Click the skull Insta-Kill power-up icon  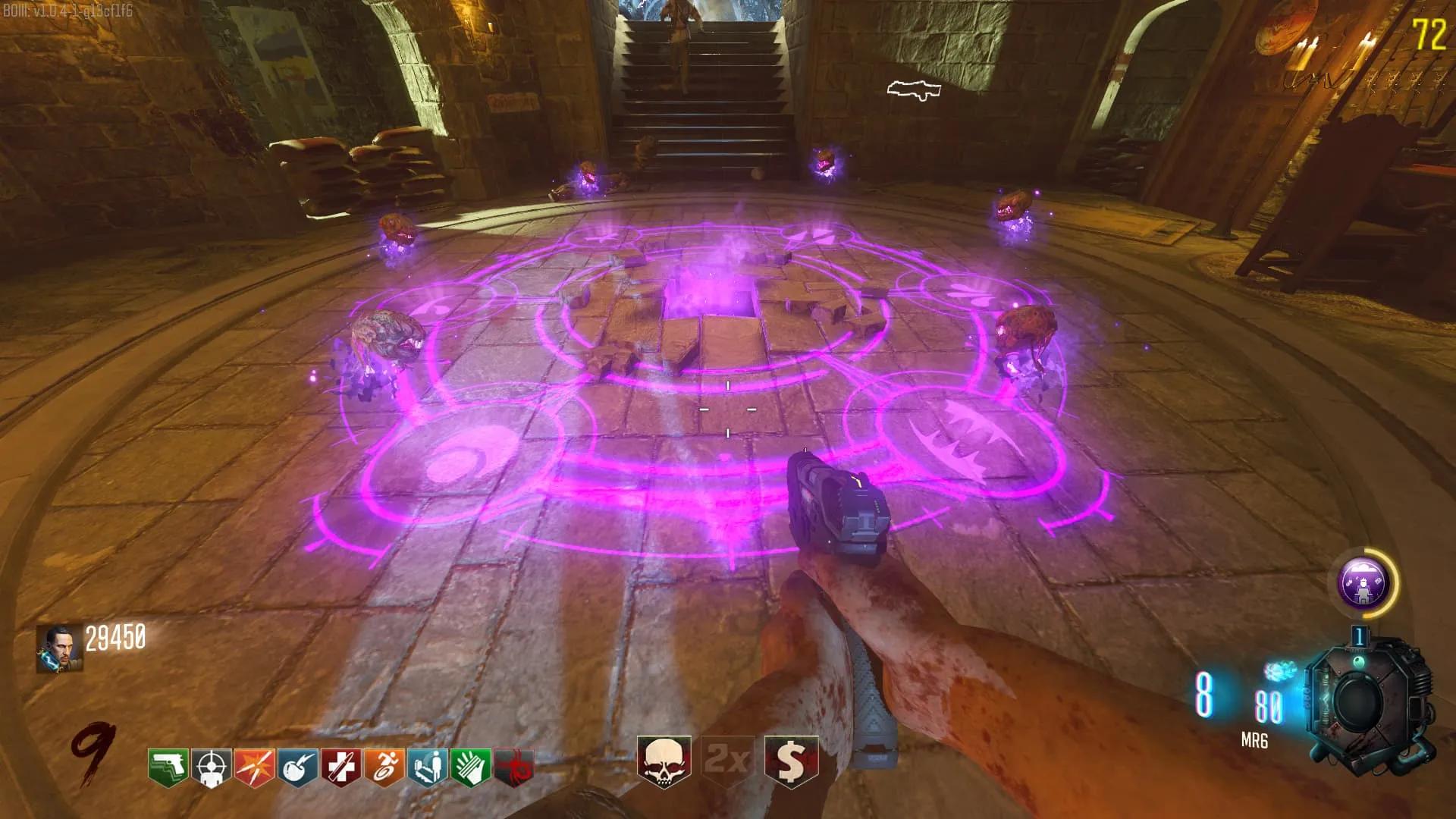click(664, 760)
